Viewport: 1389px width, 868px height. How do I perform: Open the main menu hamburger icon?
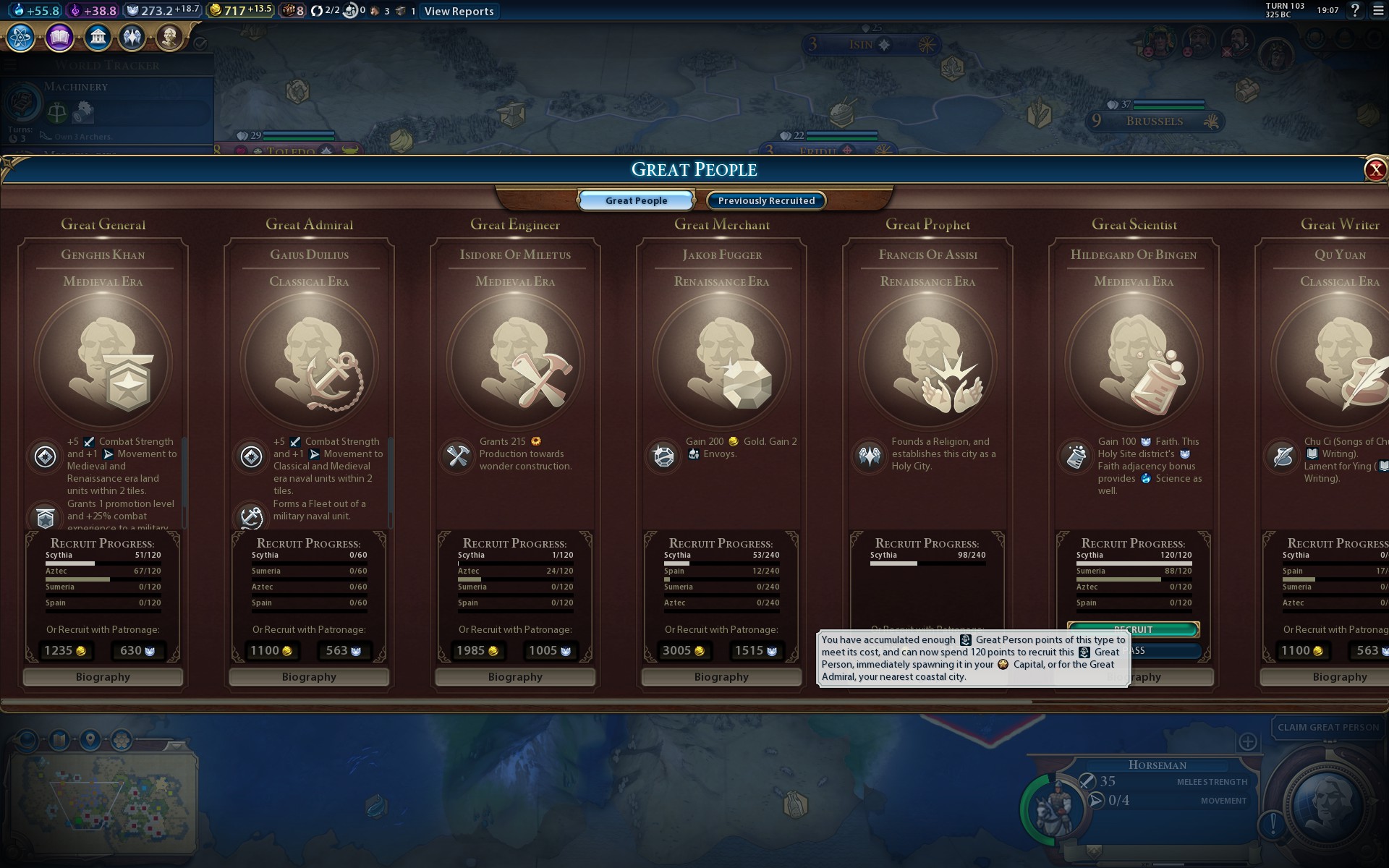[1378, 10]
